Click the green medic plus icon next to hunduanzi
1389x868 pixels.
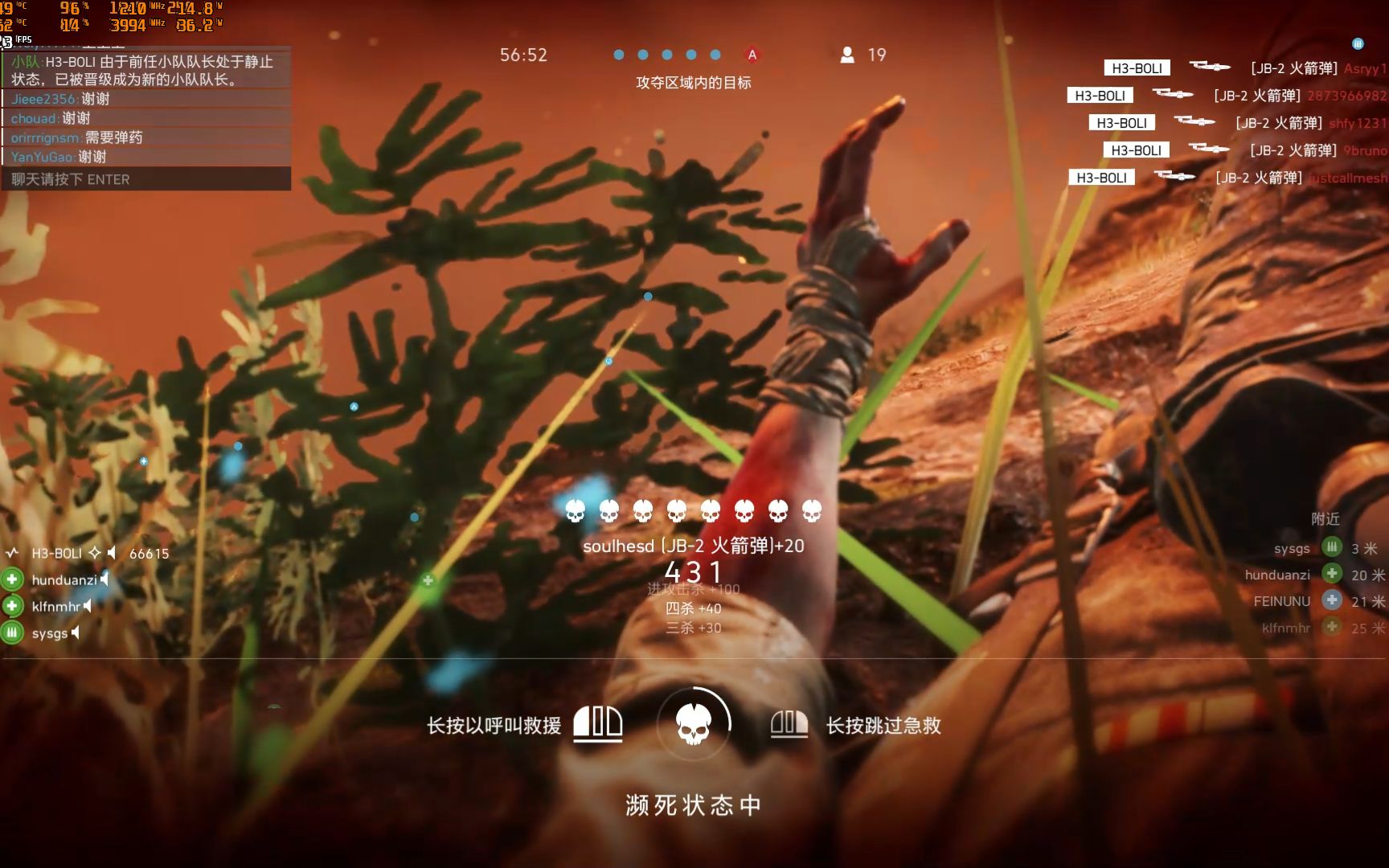point(11,579)
